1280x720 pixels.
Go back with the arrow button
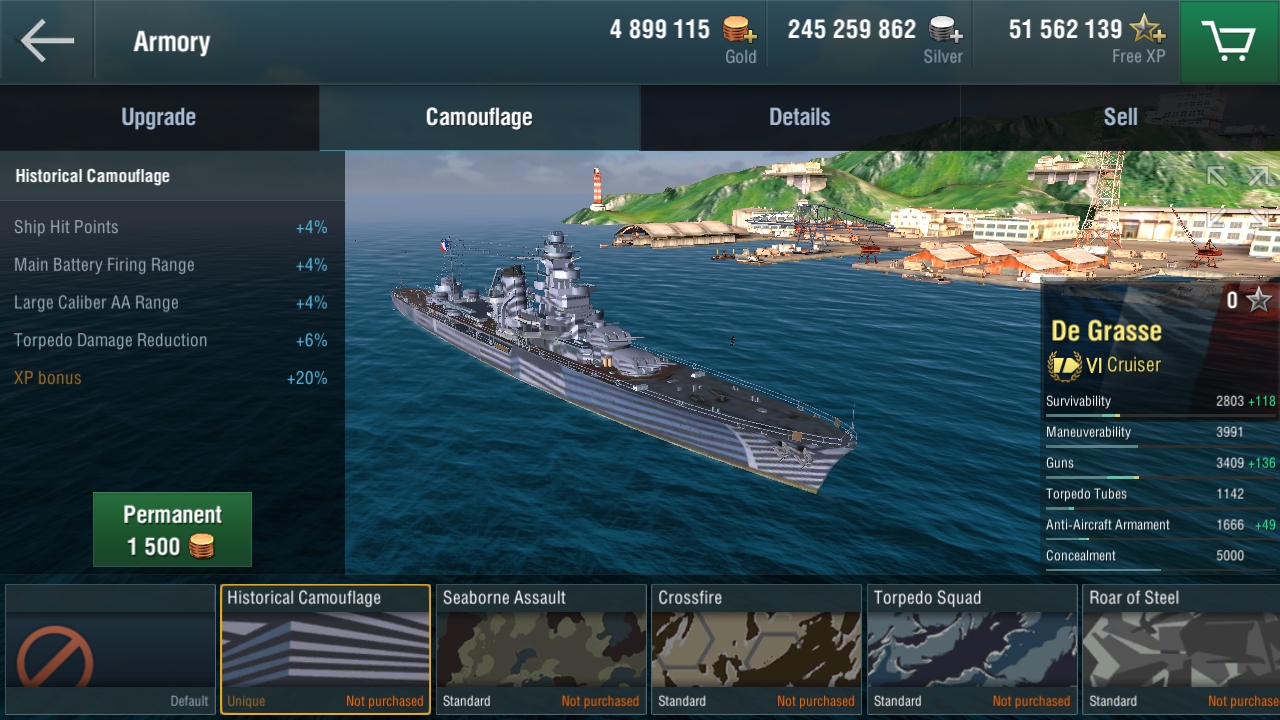47,41
